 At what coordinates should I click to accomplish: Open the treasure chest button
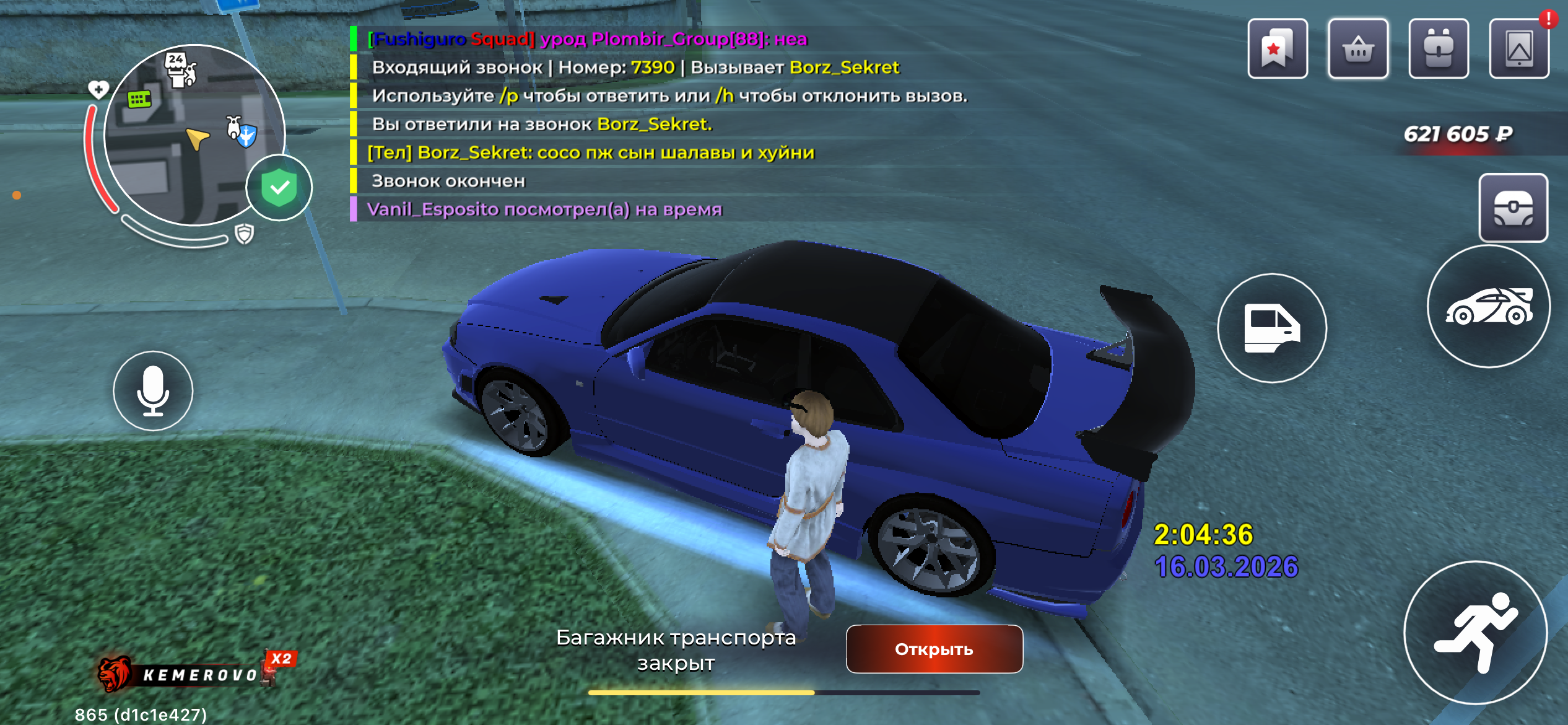coord(1513,208)
